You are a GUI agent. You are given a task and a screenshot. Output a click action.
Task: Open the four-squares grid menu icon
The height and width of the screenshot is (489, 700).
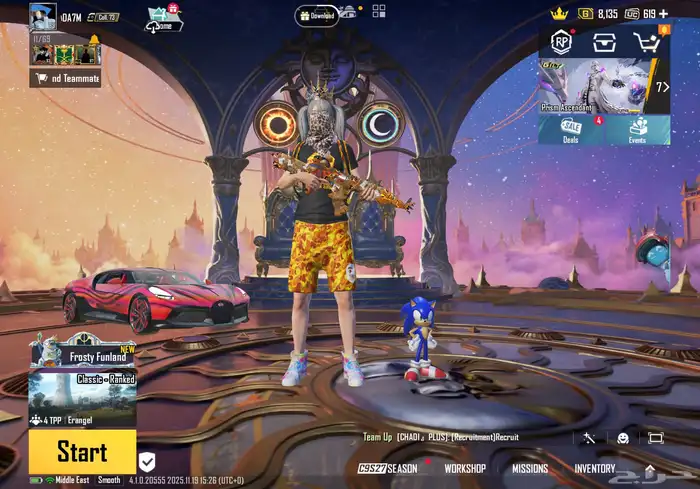click(379, 12)
